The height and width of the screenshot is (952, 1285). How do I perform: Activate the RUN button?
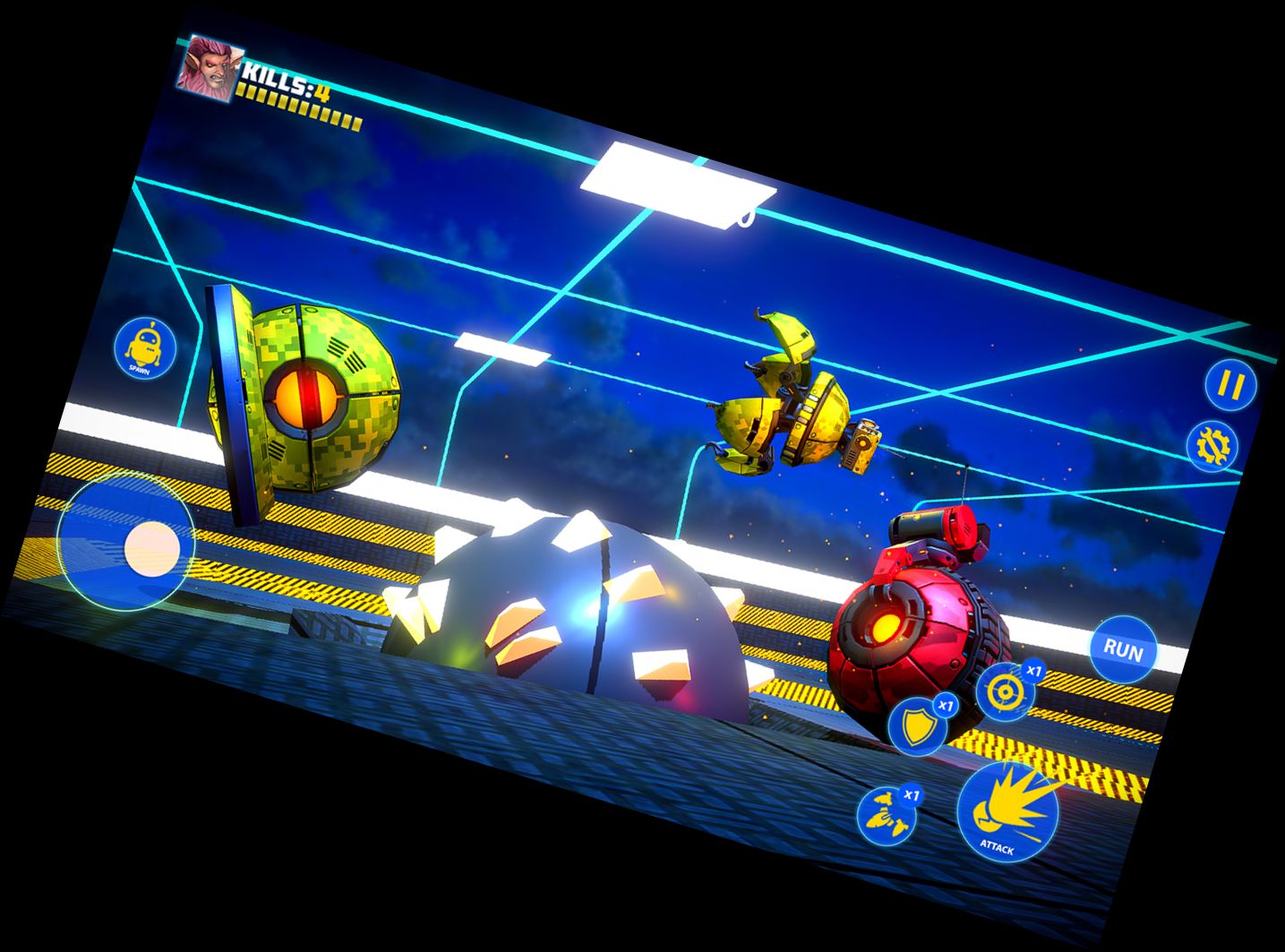[x=1123, y=649]
